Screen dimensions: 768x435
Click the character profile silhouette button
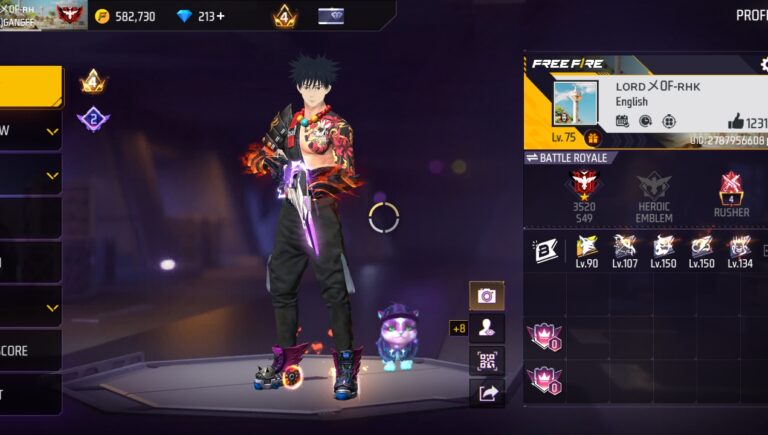click(x=487, y=328)
